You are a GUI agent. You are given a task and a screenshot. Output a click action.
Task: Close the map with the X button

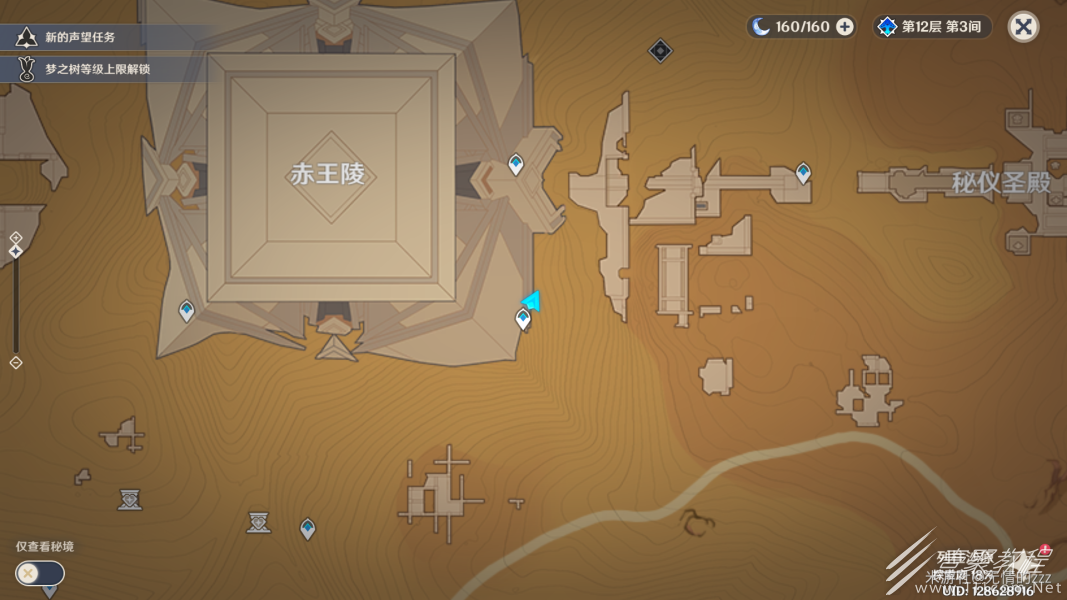(x=1023, y=27)
